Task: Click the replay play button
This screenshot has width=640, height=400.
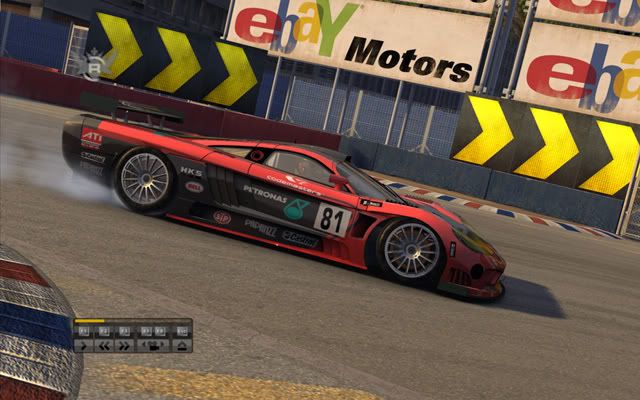Action: (82, 346)
